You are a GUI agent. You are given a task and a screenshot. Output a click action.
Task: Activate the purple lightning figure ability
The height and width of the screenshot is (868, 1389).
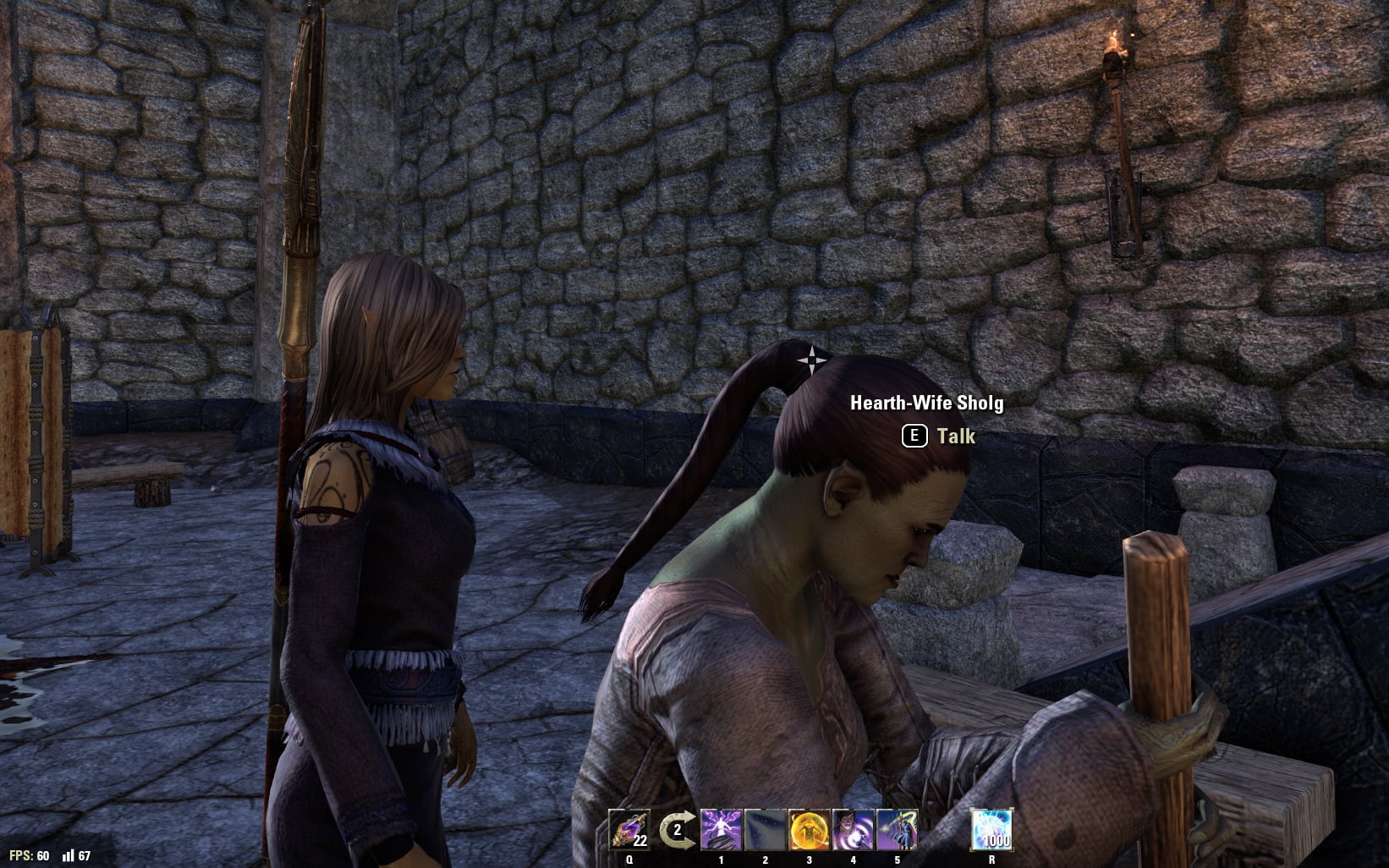pyautogui.click(x=721, y=830)
